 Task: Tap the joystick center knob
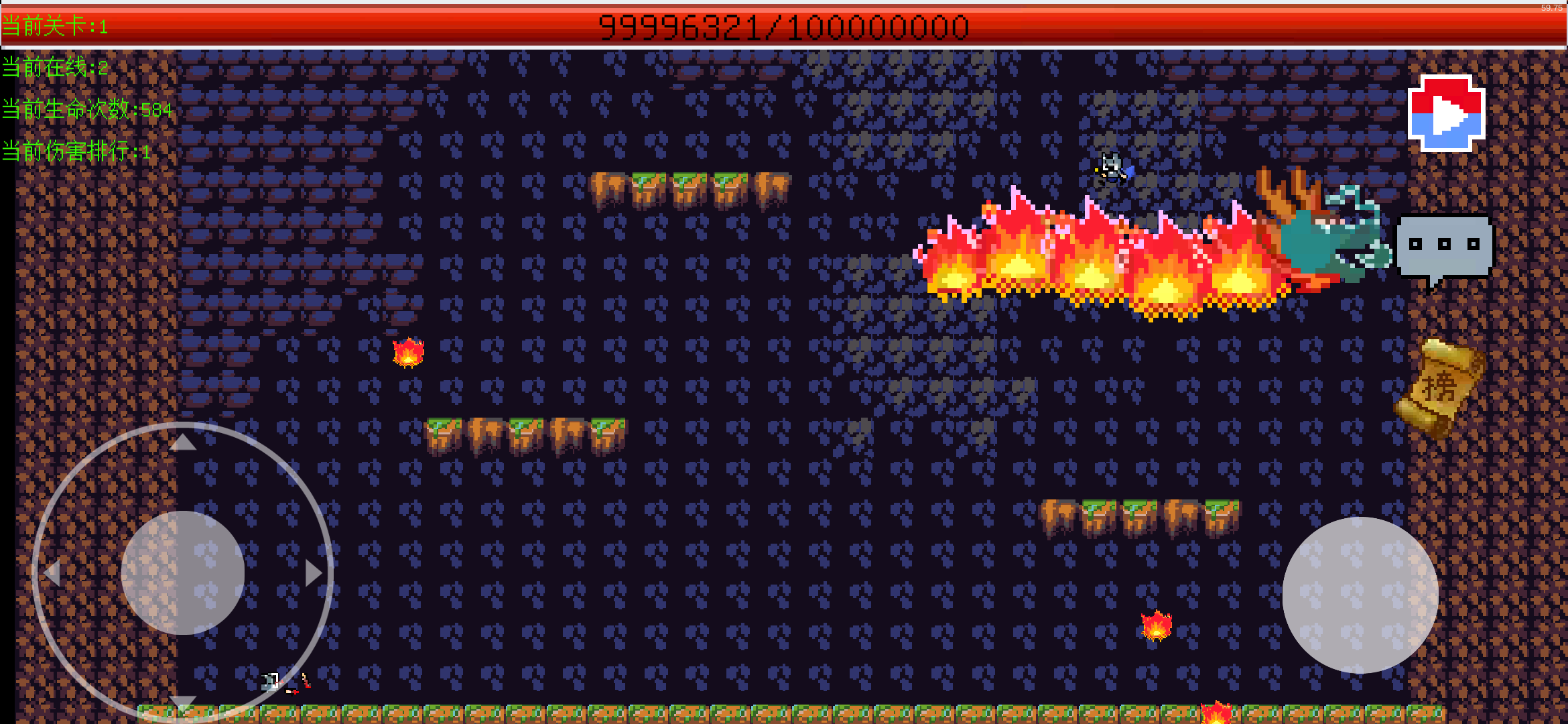183,571
